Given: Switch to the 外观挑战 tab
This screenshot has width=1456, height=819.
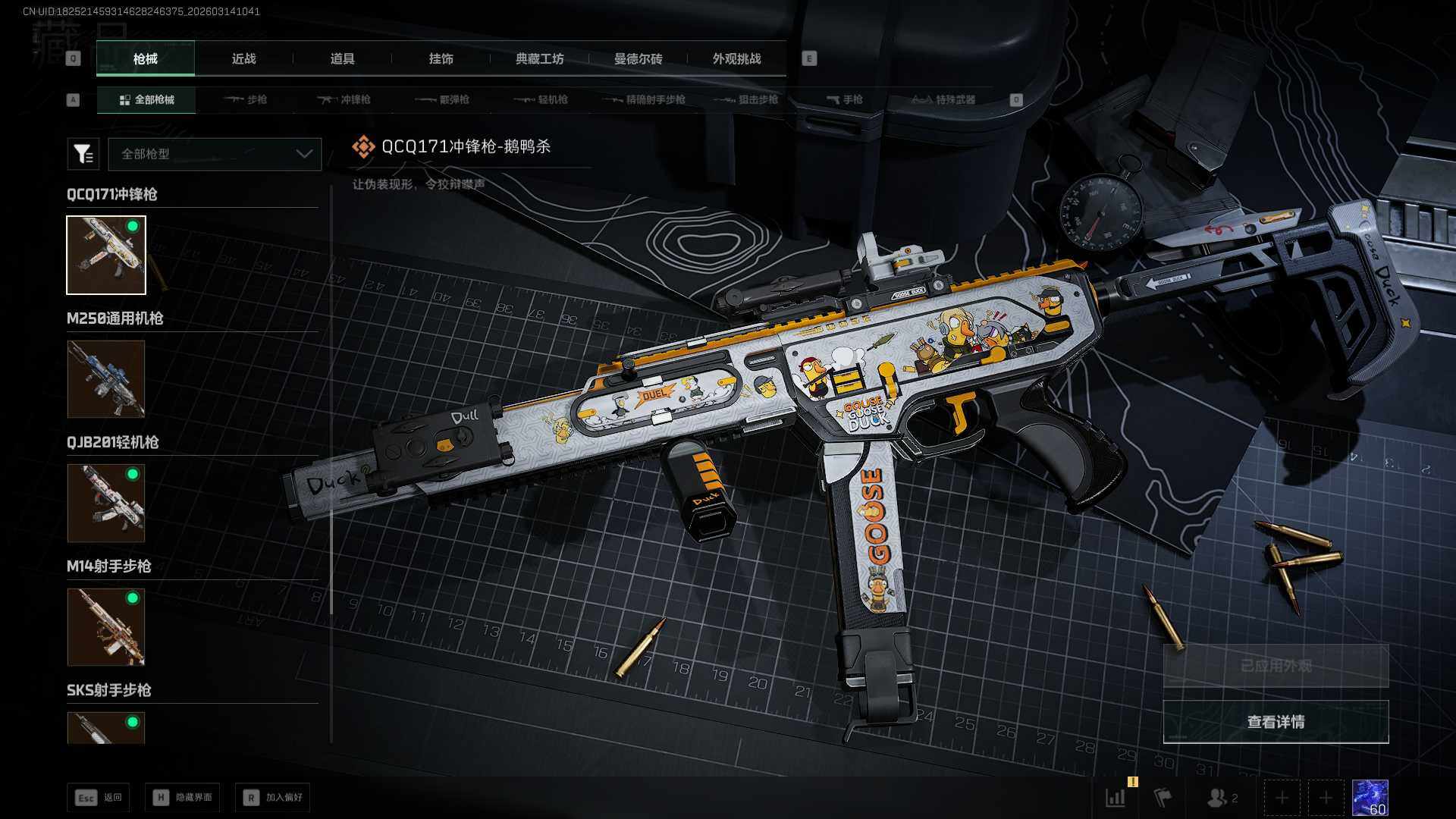Looking at the screenshot, I should (x=736, y=58).
